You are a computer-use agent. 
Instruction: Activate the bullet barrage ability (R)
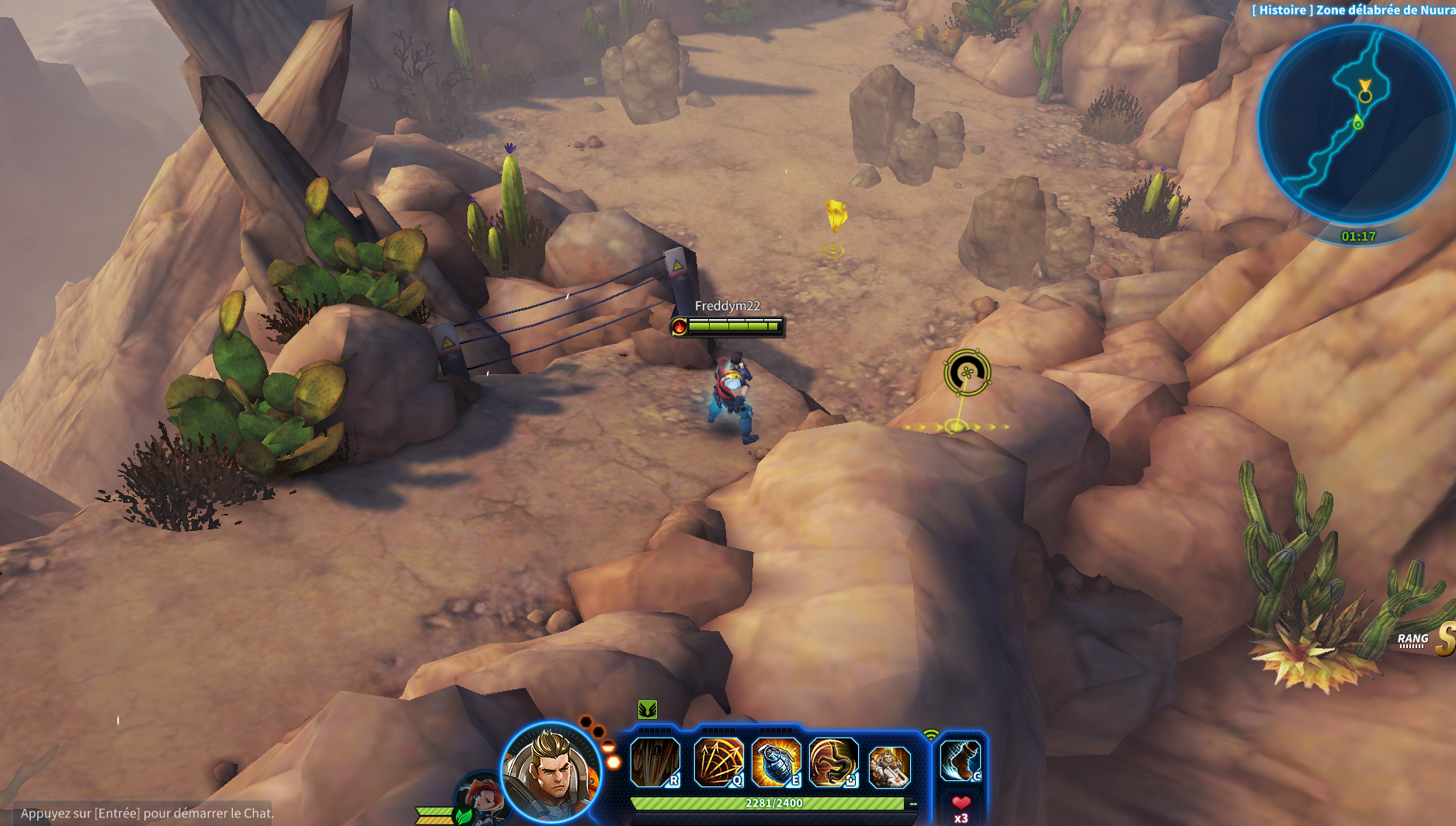[655, 762]
